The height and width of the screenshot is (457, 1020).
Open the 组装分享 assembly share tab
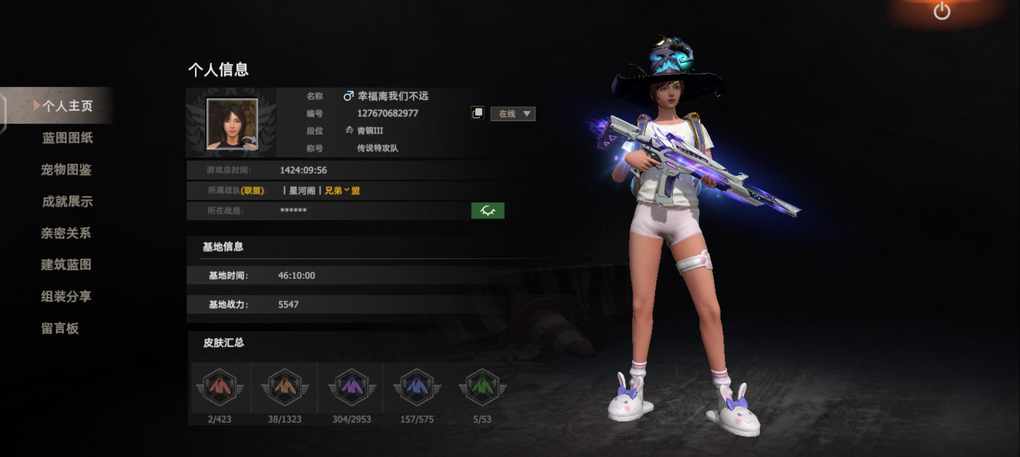67,297
